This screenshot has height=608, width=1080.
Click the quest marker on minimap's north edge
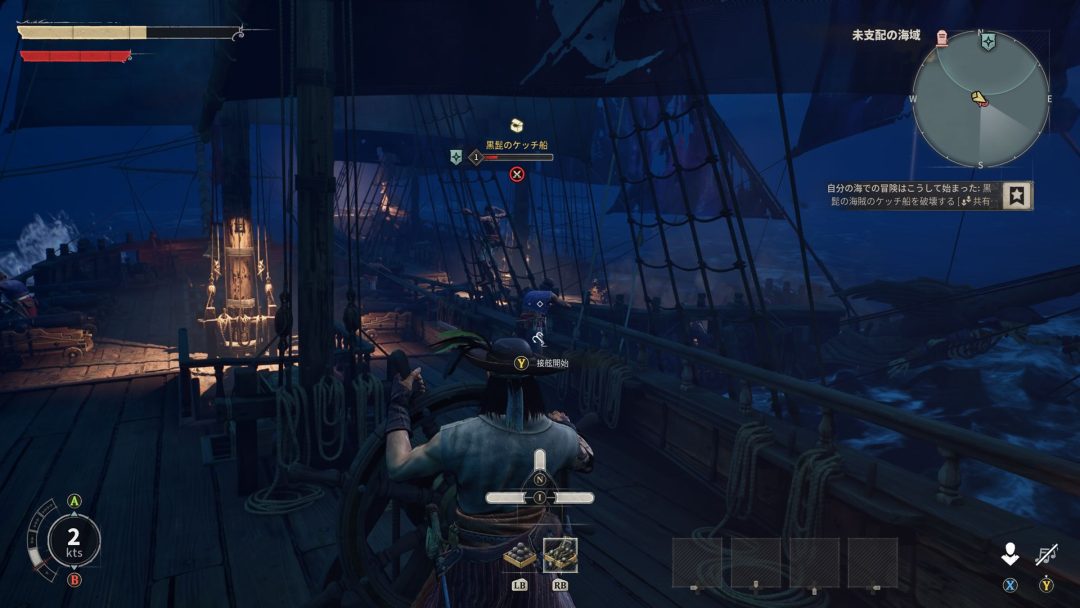coord(987,42)
